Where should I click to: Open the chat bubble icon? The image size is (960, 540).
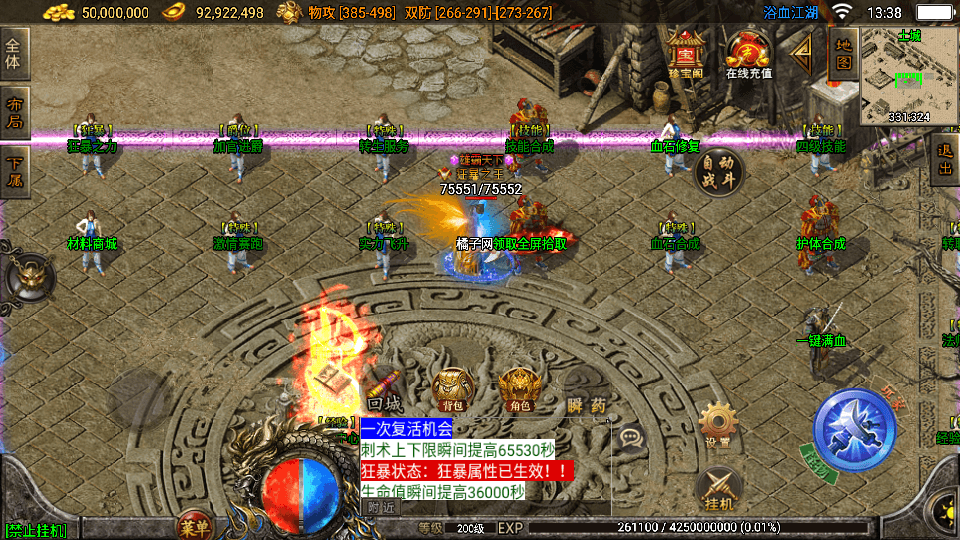[631, 436]
